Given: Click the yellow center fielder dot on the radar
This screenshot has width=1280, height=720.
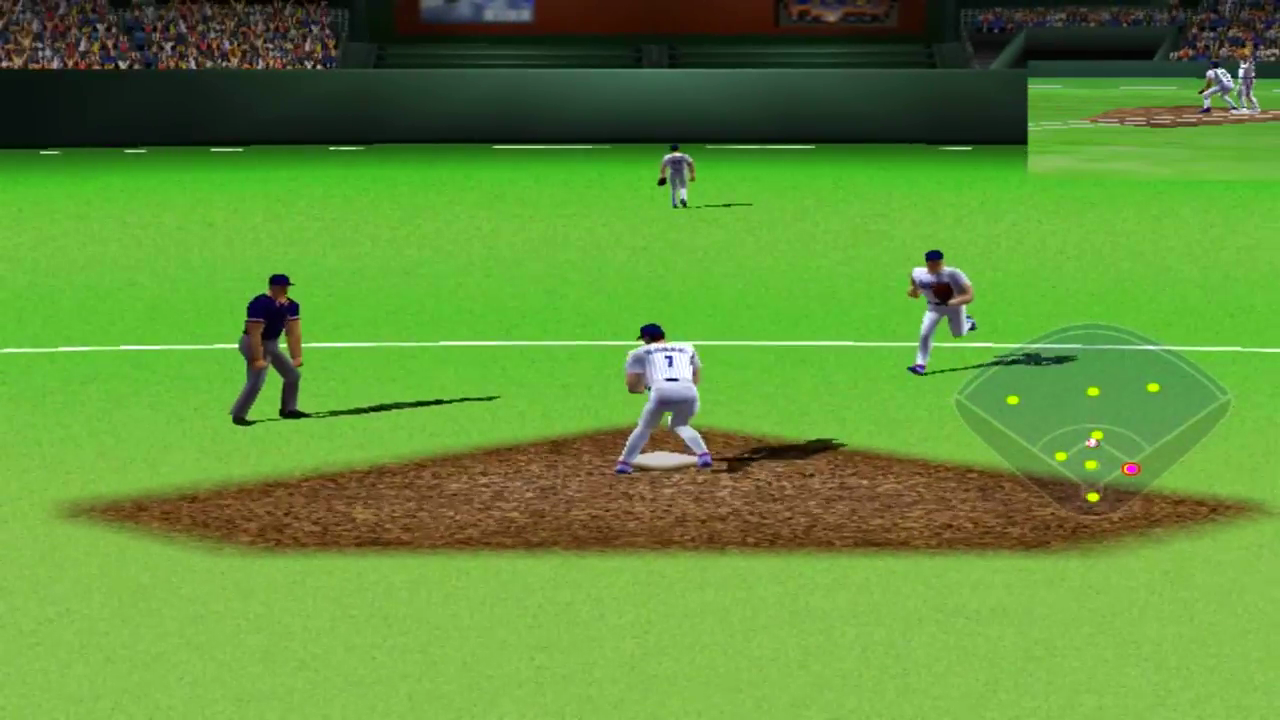Looking at the screenshot, I should coord(1092,391).
